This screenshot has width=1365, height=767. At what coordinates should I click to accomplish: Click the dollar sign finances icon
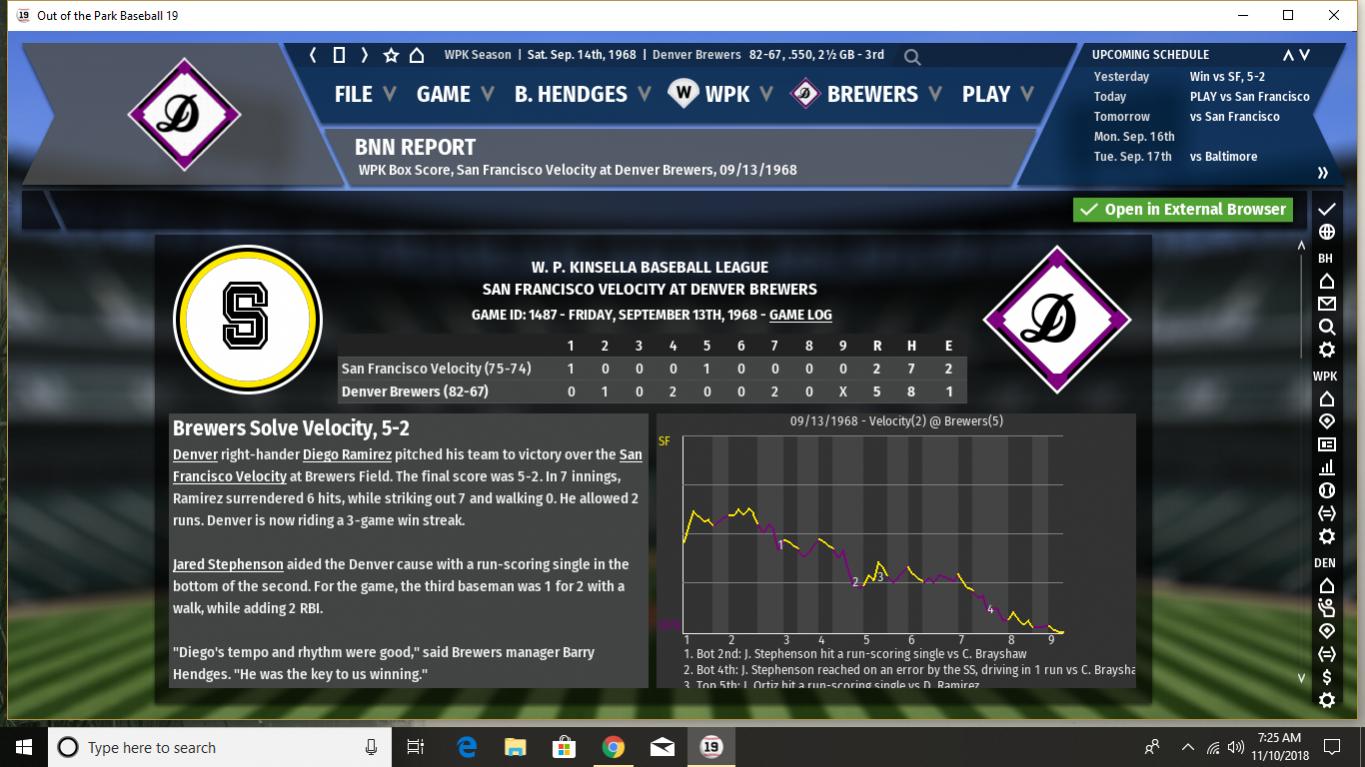coord(1327,677)
